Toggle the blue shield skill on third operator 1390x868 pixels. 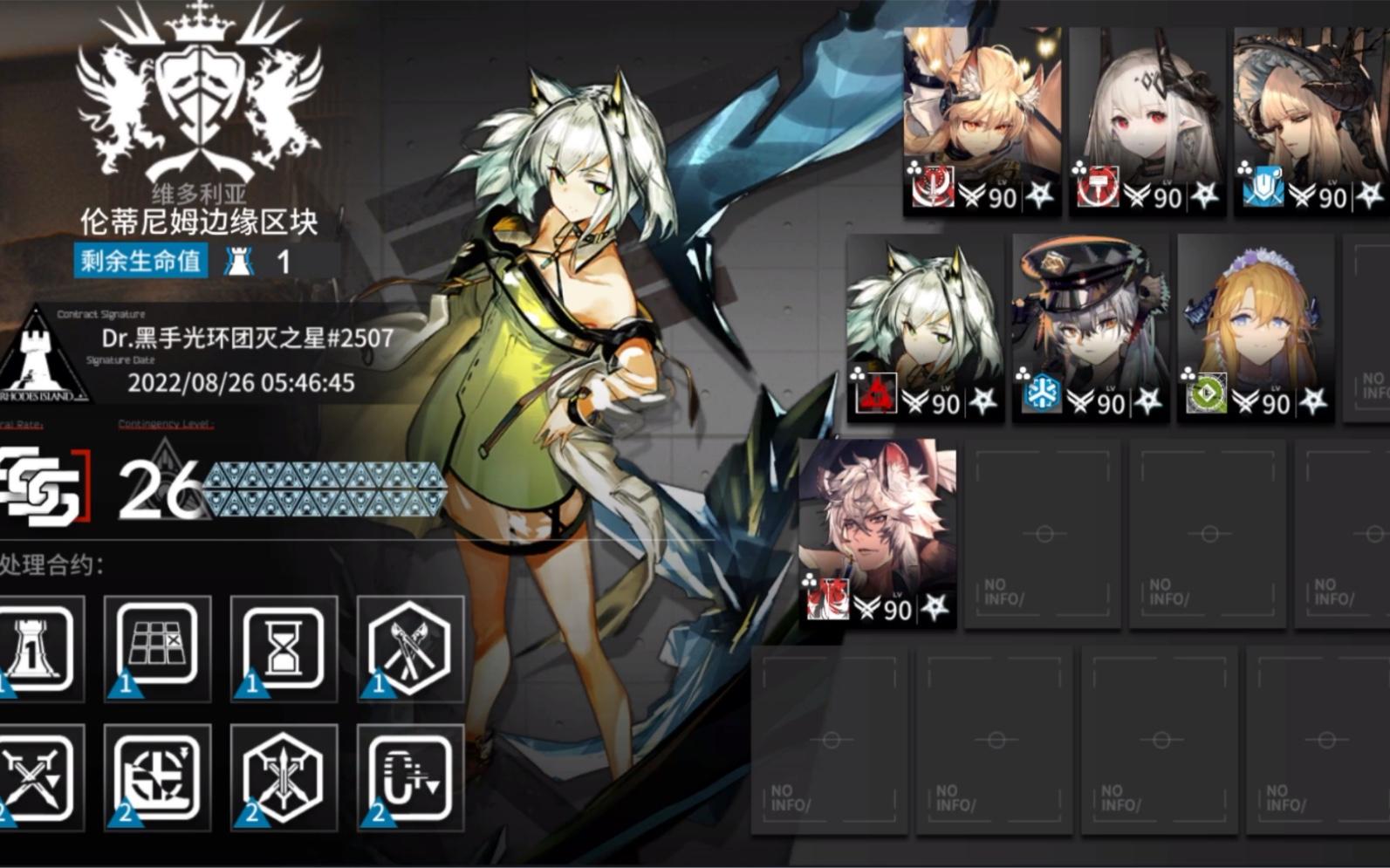1264,184
